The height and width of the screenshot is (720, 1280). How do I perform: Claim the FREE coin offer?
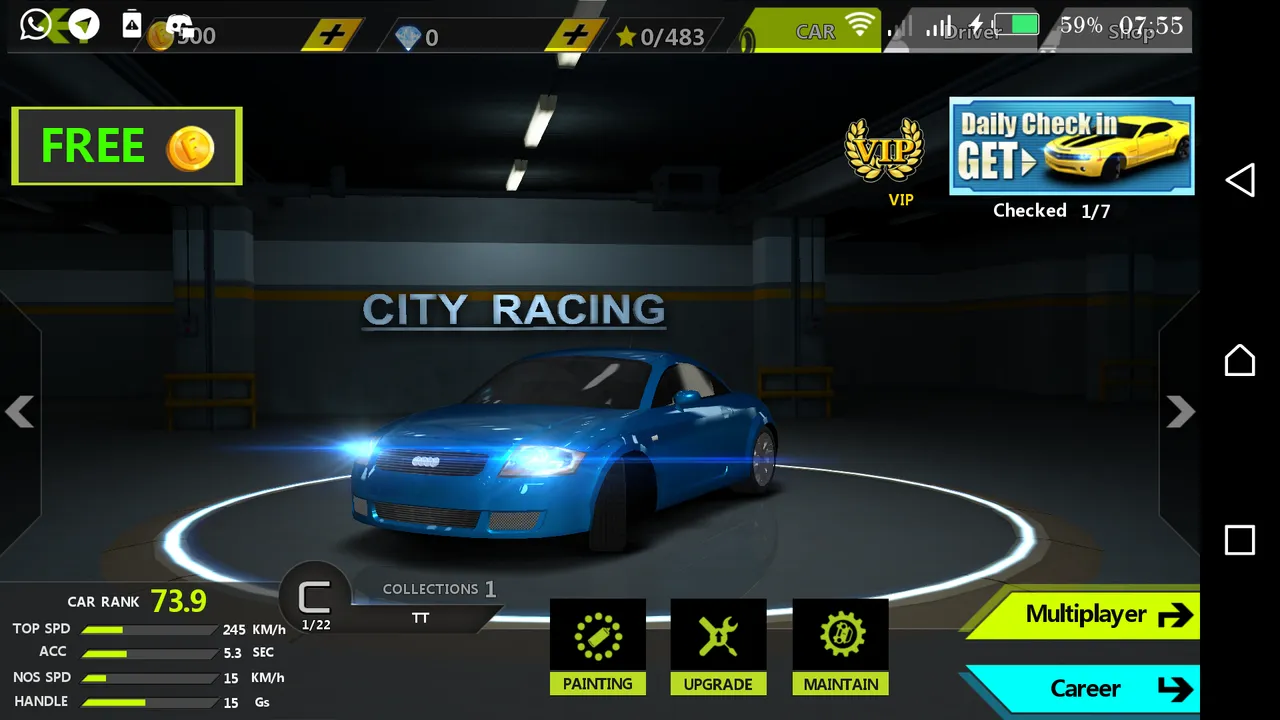(127, 146)
